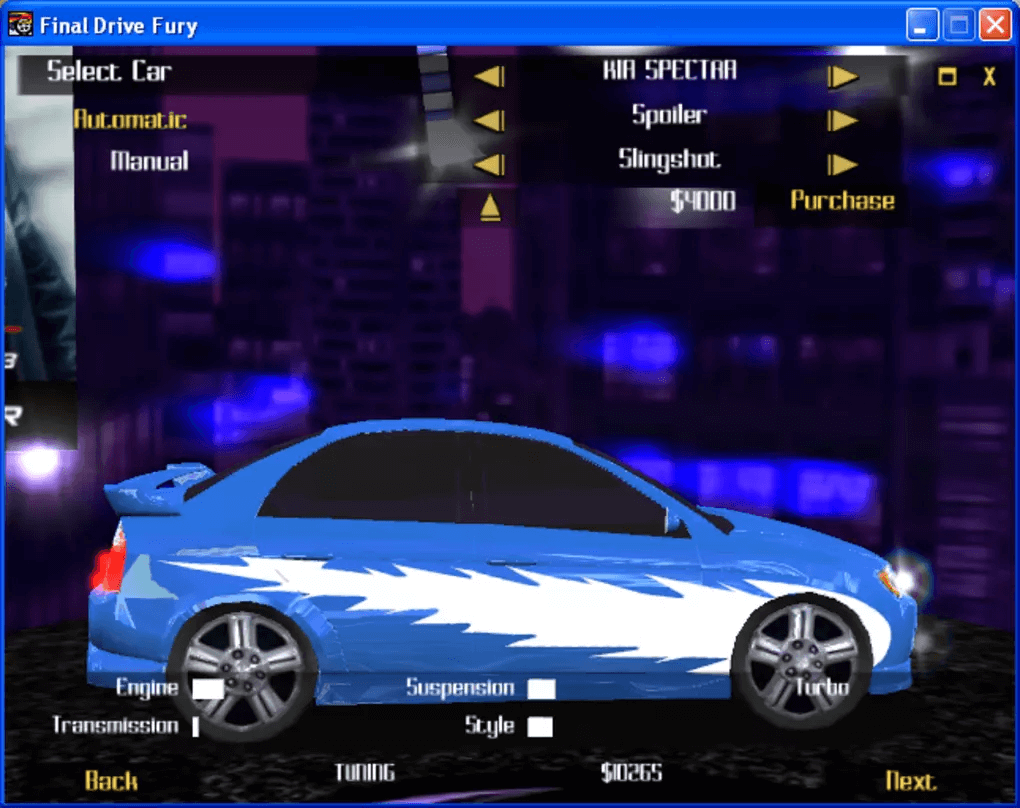Continue with the Next button
The height and width of the screenshot is (808, 1020).
click(910, 780)
